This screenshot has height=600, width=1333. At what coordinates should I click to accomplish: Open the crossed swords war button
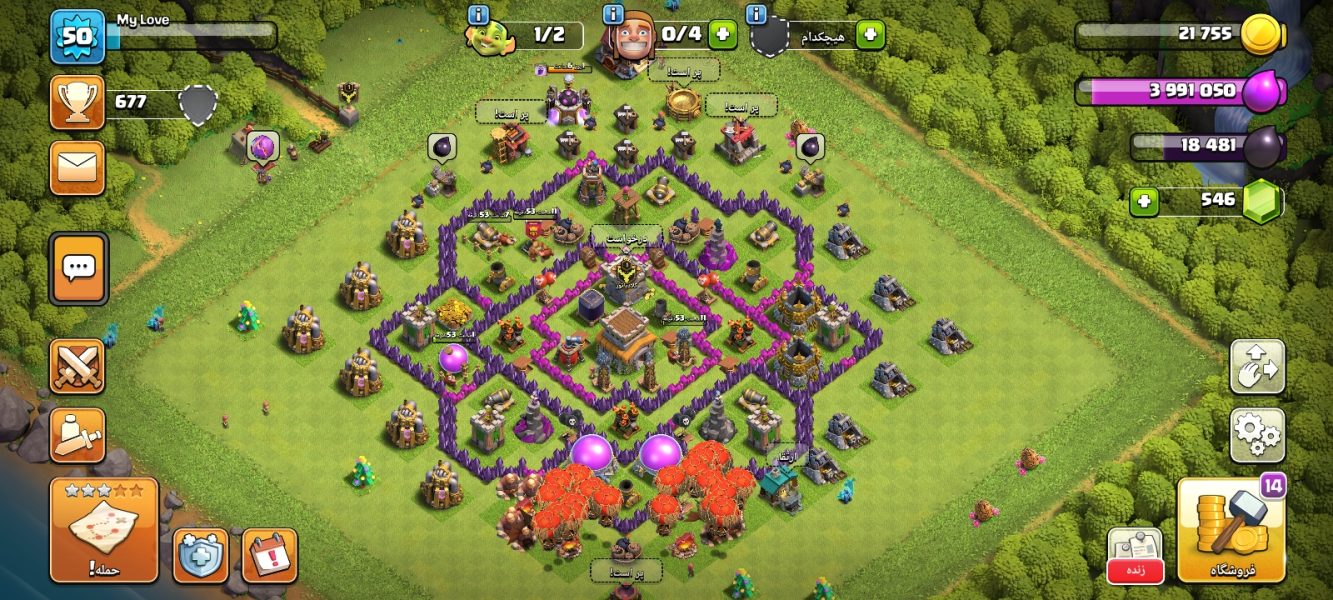pos(77,367)
